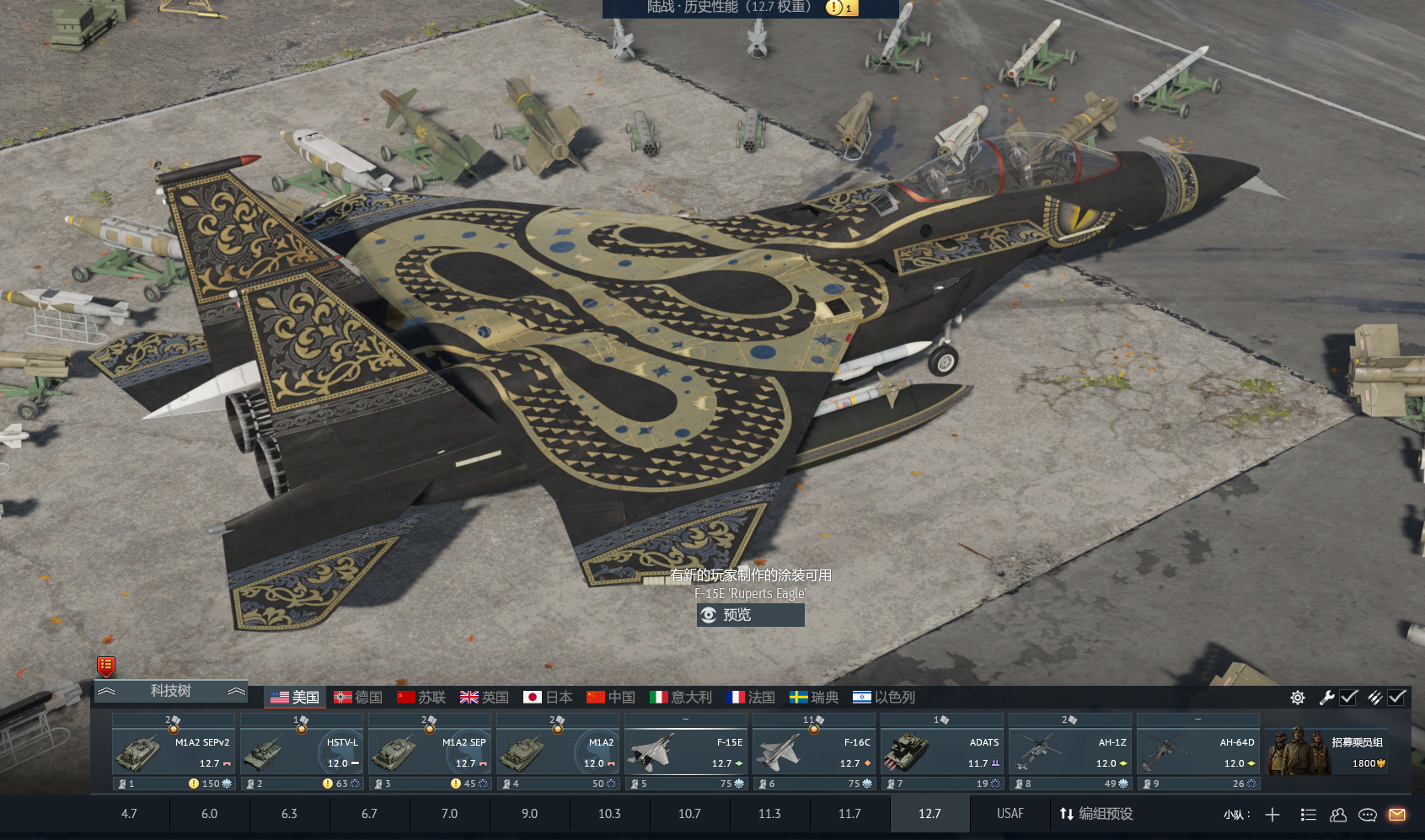Viewport: 1425px width, 840px height.
Task: Open 招募乘员组 recruit crew slot
Action: click(1328, 752)
